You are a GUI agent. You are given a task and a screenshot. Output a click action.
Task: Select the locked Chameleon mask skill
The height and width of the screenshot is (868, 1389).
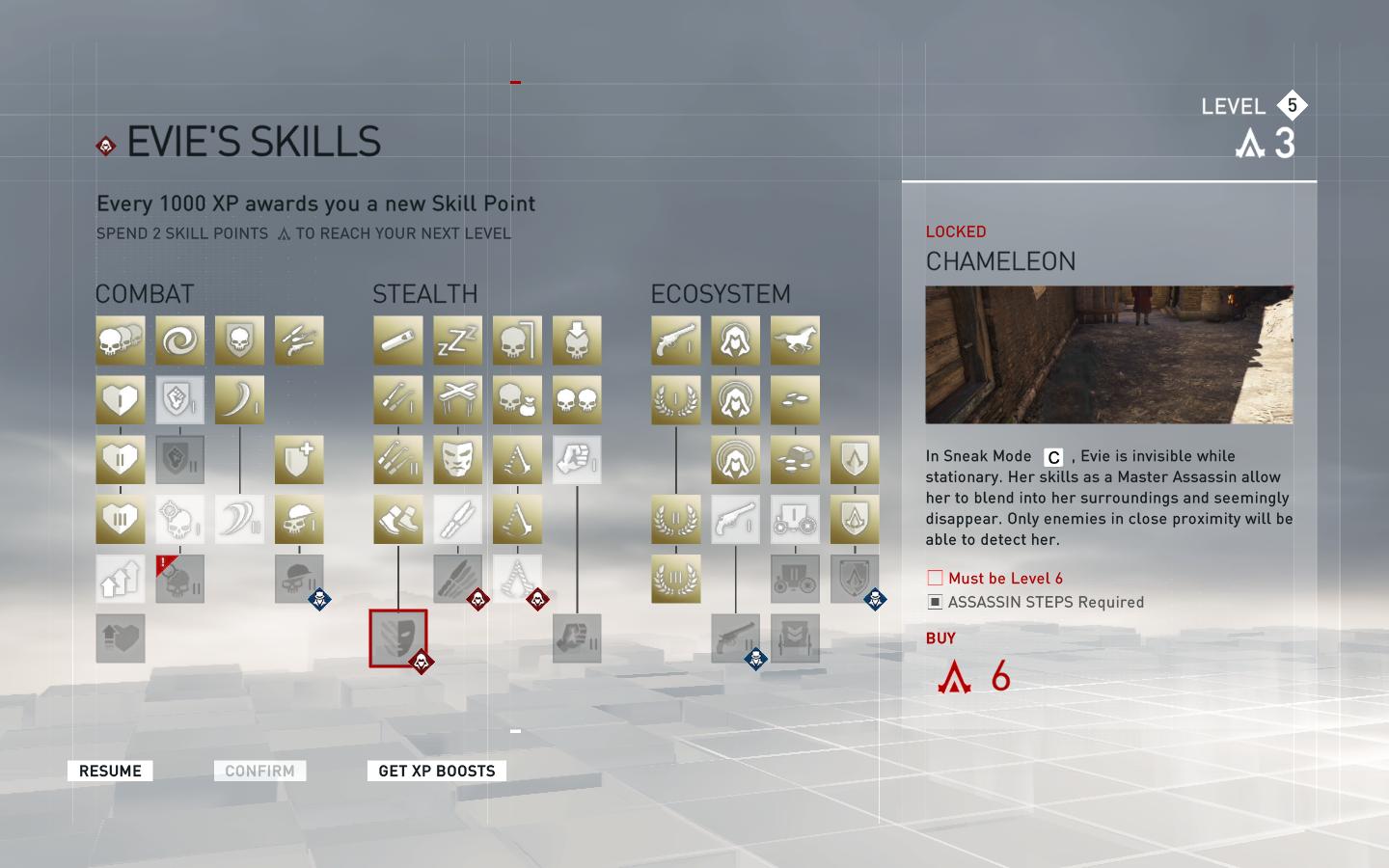[x=397, y=638]
